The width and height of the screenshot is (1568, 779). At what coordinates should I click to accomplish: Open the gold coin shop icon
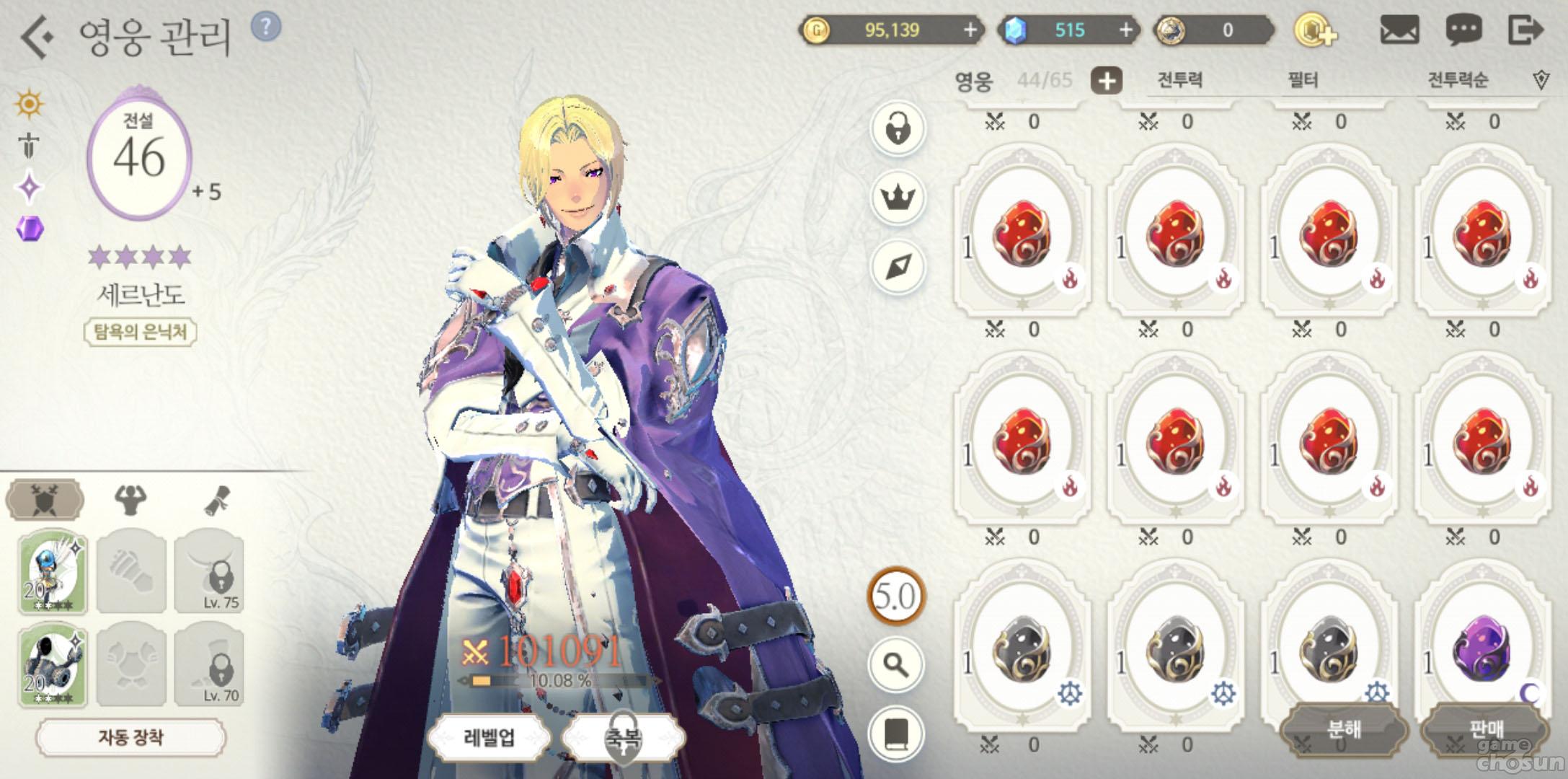(1316, 30)
